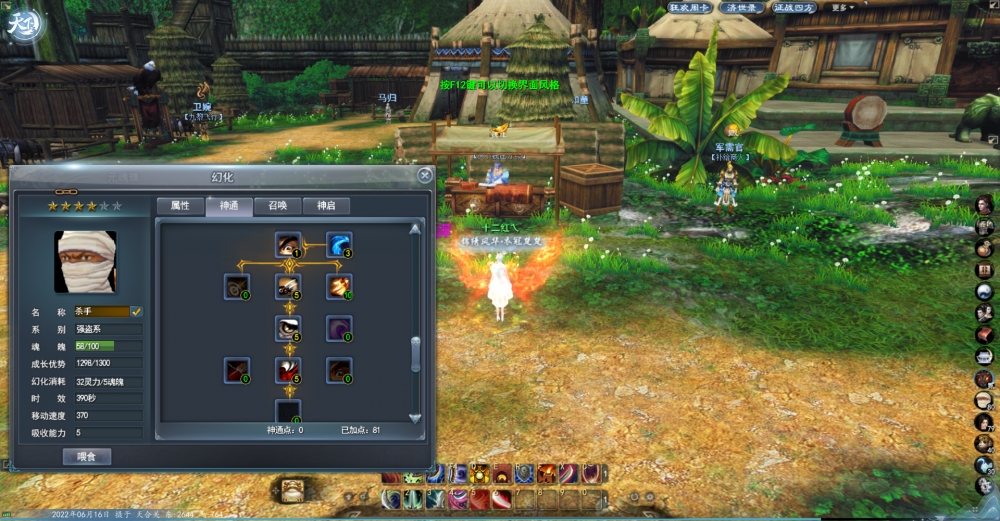This screenshot has width=1000, height=521.
Task: Open the 召唤 tab
Action: 277,206
